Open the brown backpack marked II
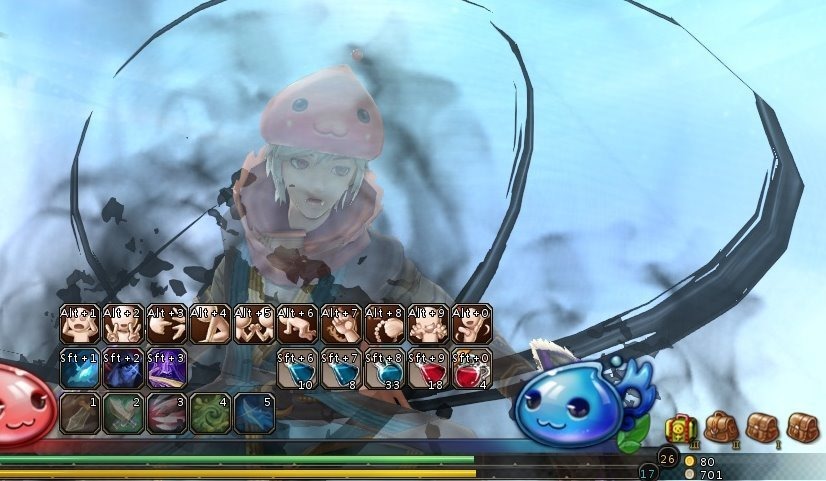Screen dimensions: 826x481 pyautogui.click(x=720, y=427)
